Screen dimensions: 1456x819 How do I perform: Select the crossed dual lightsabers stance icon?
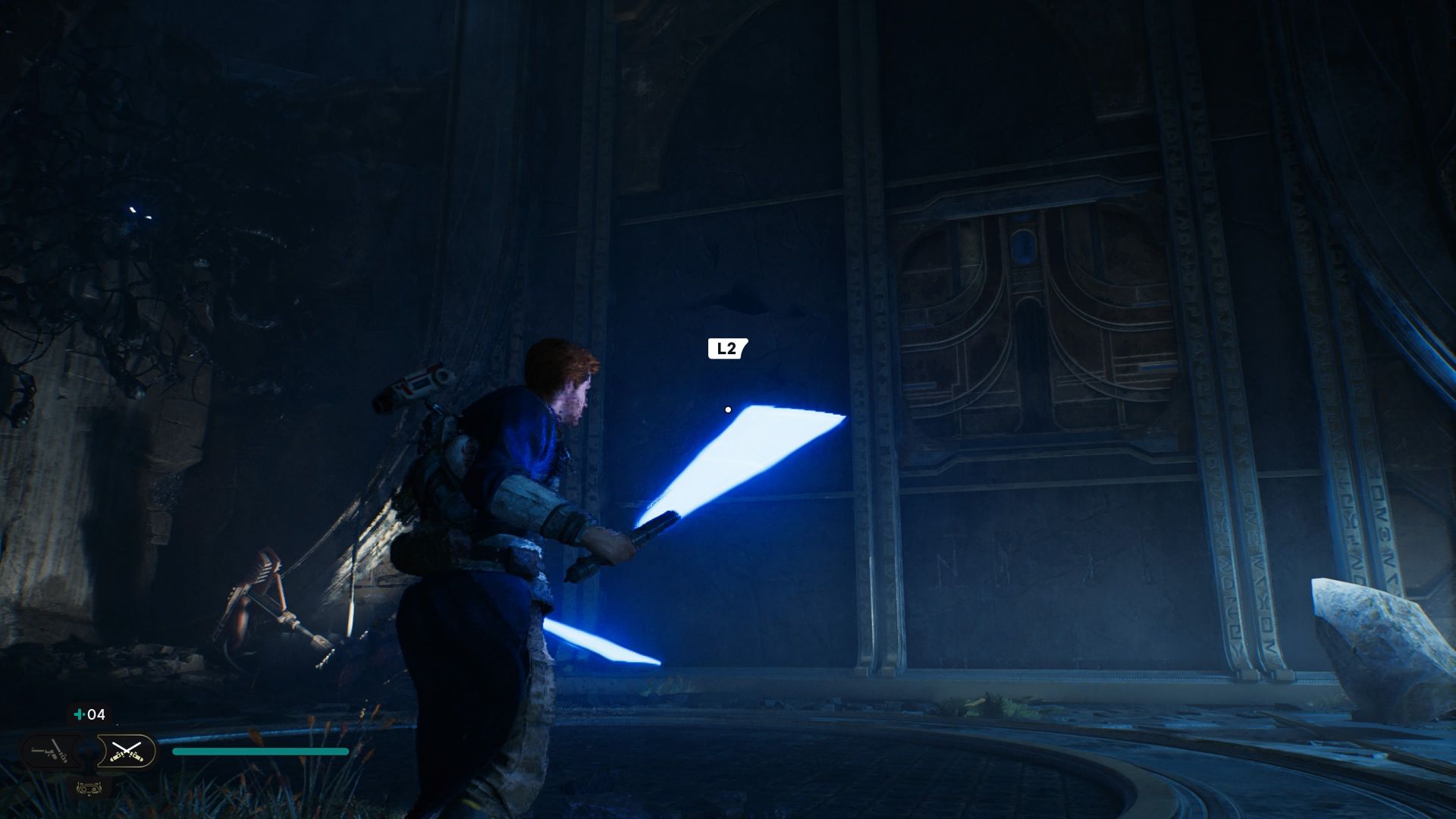127,752
